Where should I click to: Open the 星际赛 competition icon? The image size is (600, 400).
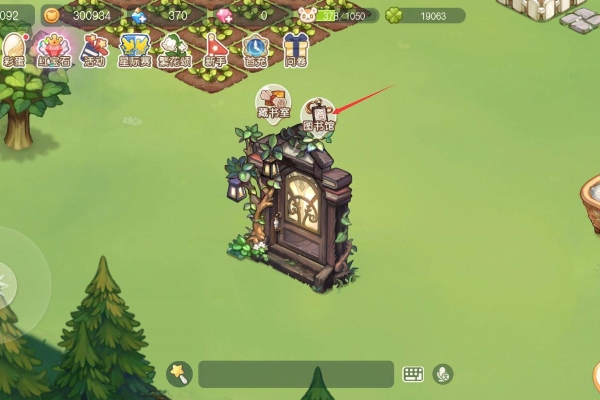coord(134,50)
